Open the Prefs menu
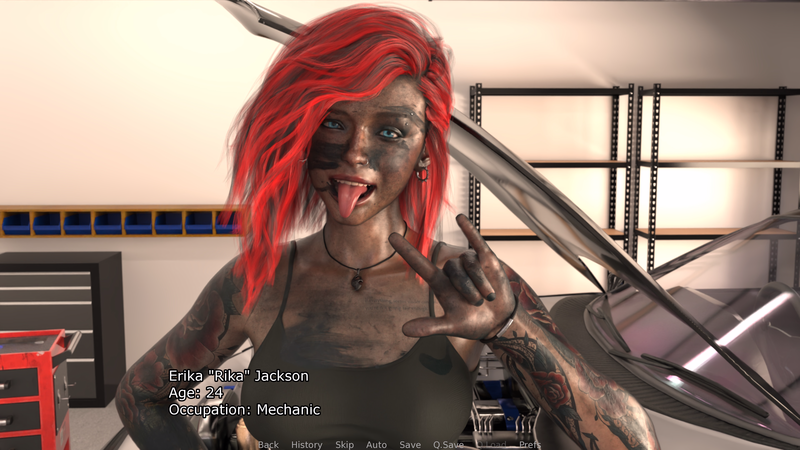 tap(530, 444)
